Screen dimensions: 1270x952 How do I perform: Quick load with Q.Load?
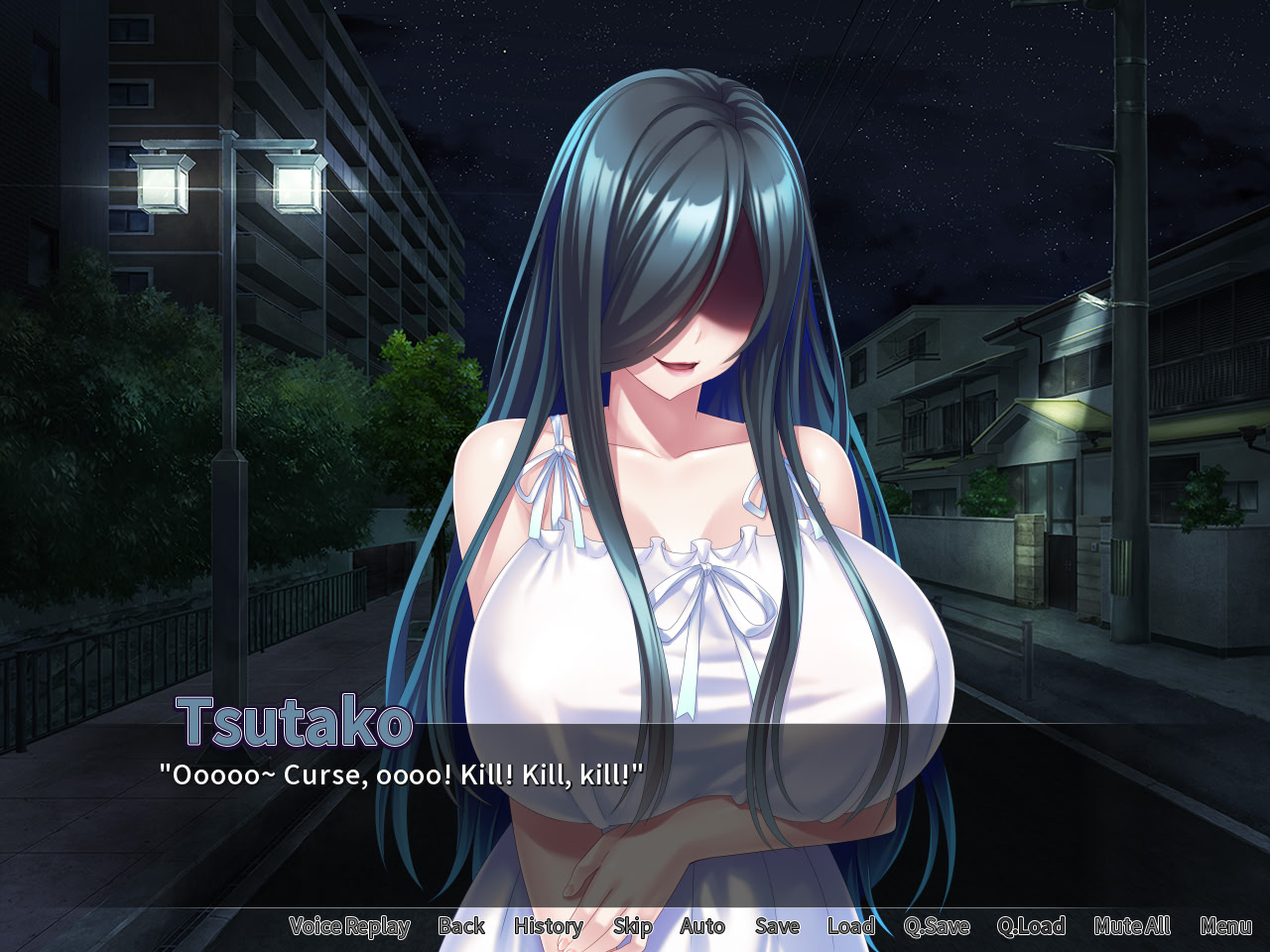point(1031,926)
